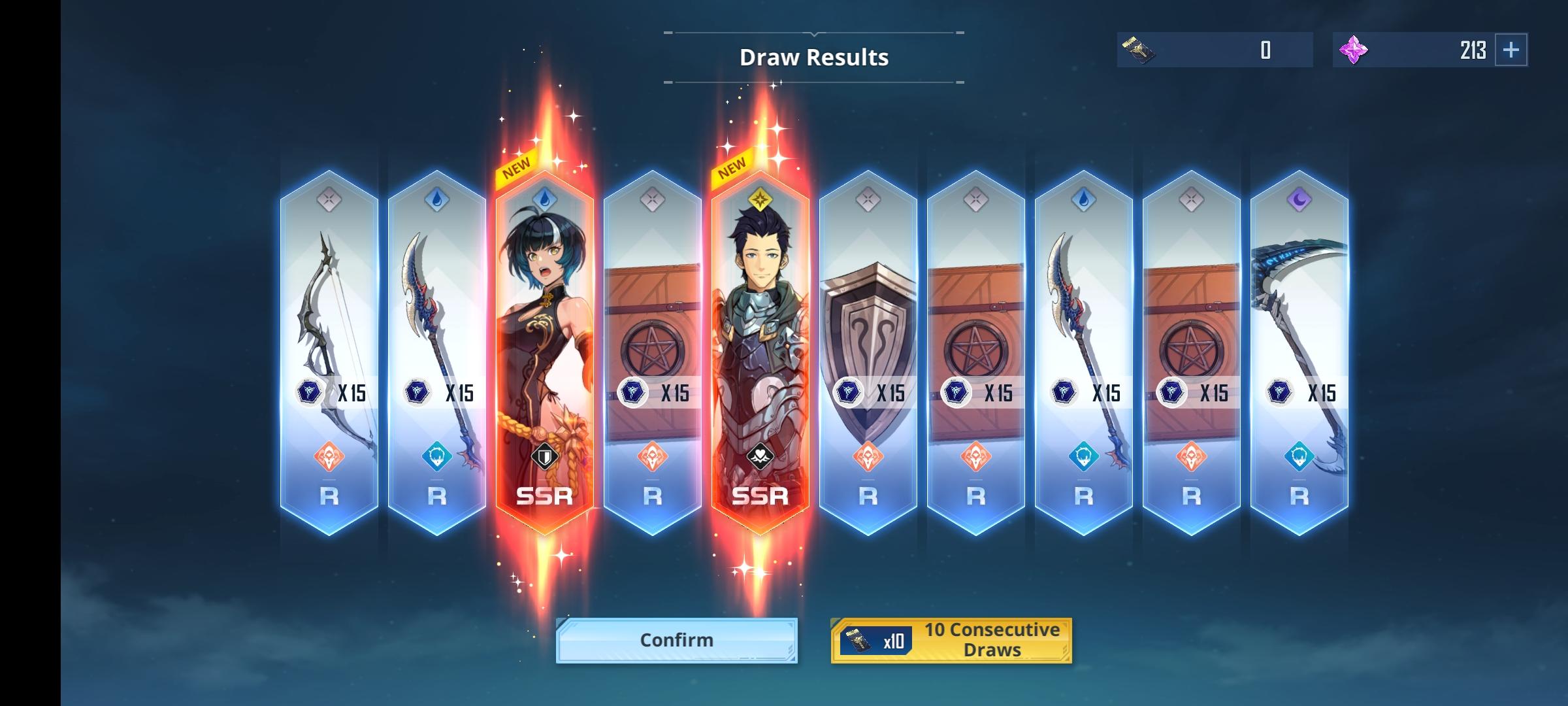Image resolution: width=1568 pixels, height=706 pixels.
Task: Select the NEW badge on female SSR card
Action: tap(517, 163)
